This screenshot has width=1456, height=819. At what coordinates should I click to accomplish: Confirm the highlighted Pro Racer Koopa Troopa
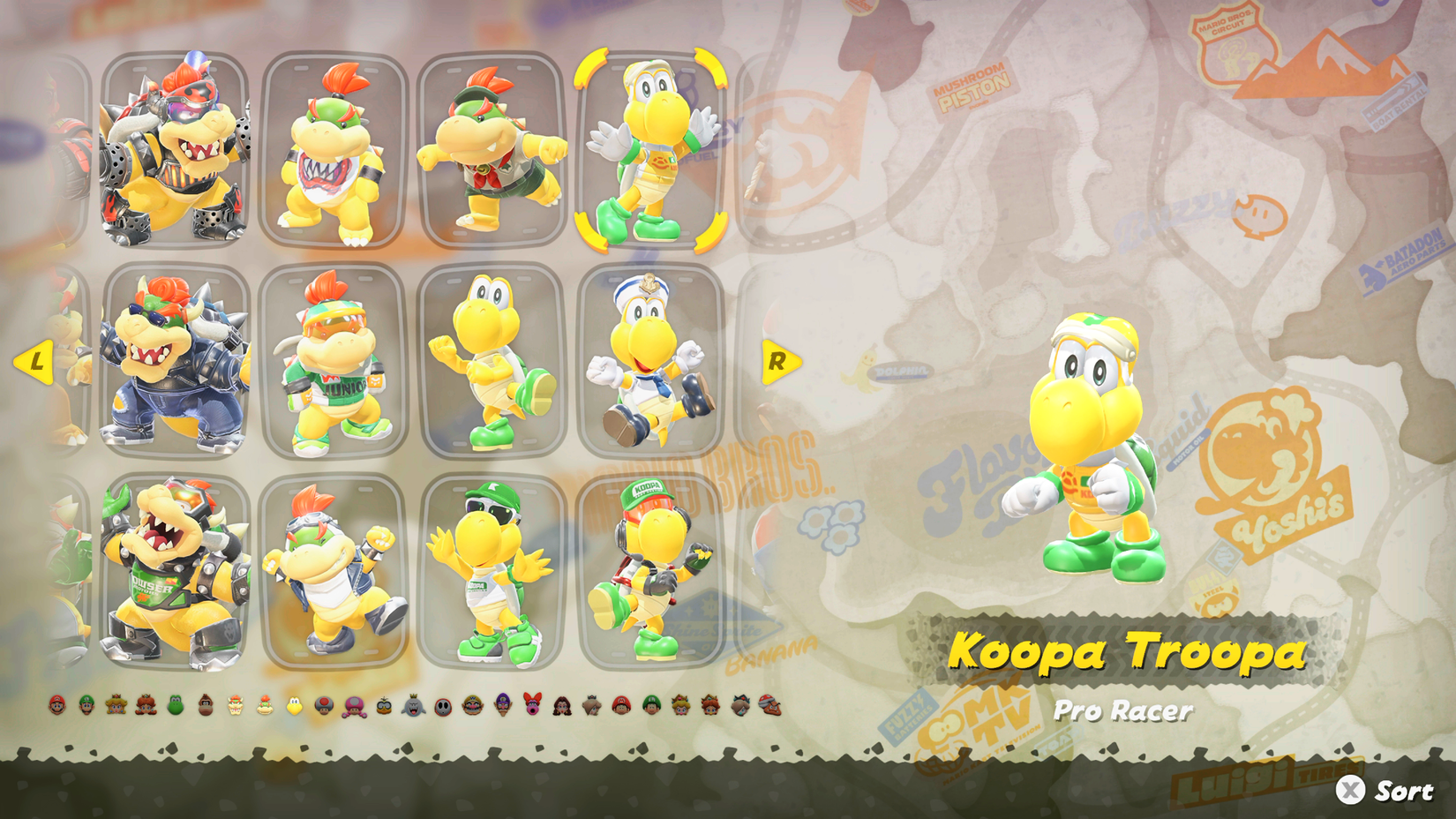coord(649,150)
